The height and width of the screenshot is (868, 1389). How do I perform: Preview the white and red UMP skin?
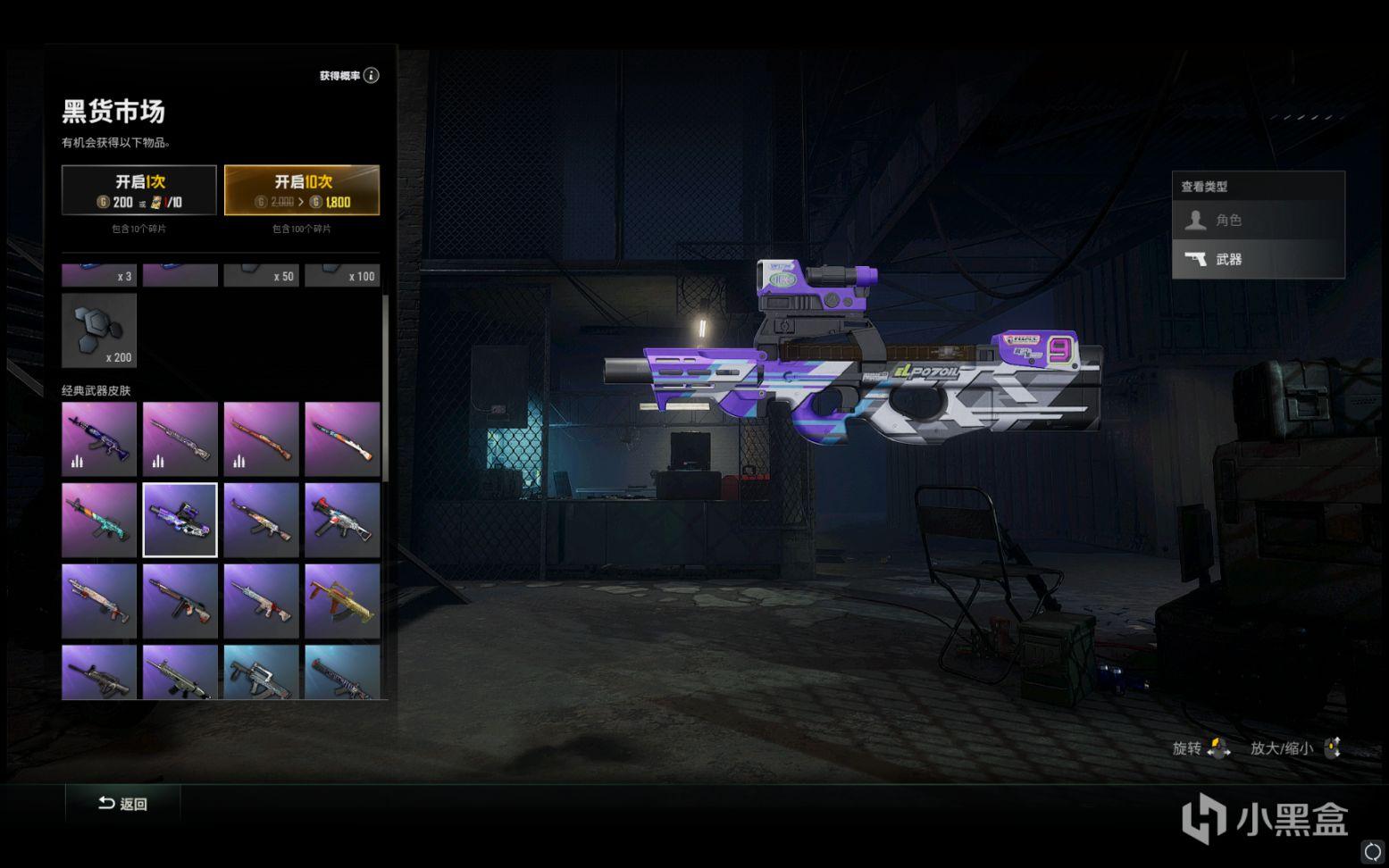point(342,520)
